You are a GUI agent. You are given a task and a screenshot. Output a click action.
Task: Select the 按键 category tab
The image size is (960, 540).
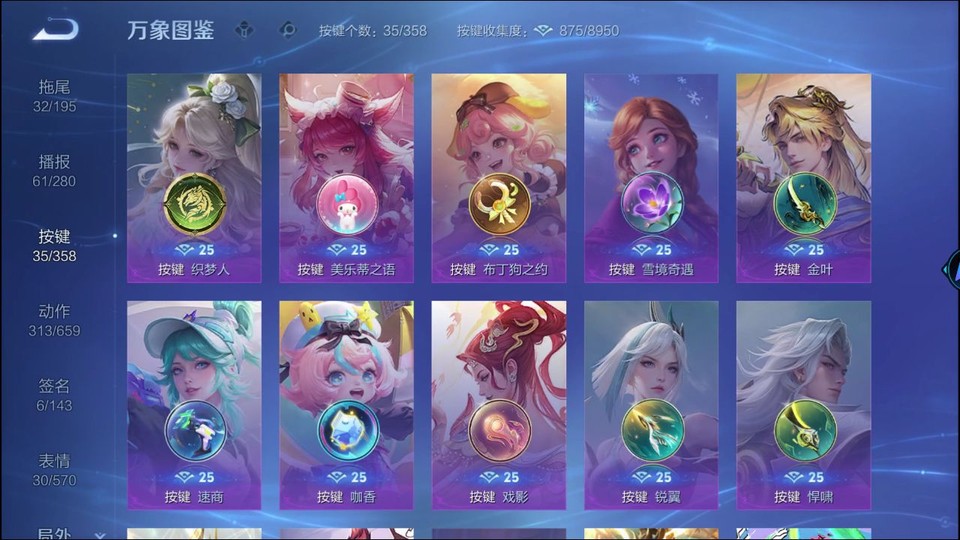(x=55, y=245)
